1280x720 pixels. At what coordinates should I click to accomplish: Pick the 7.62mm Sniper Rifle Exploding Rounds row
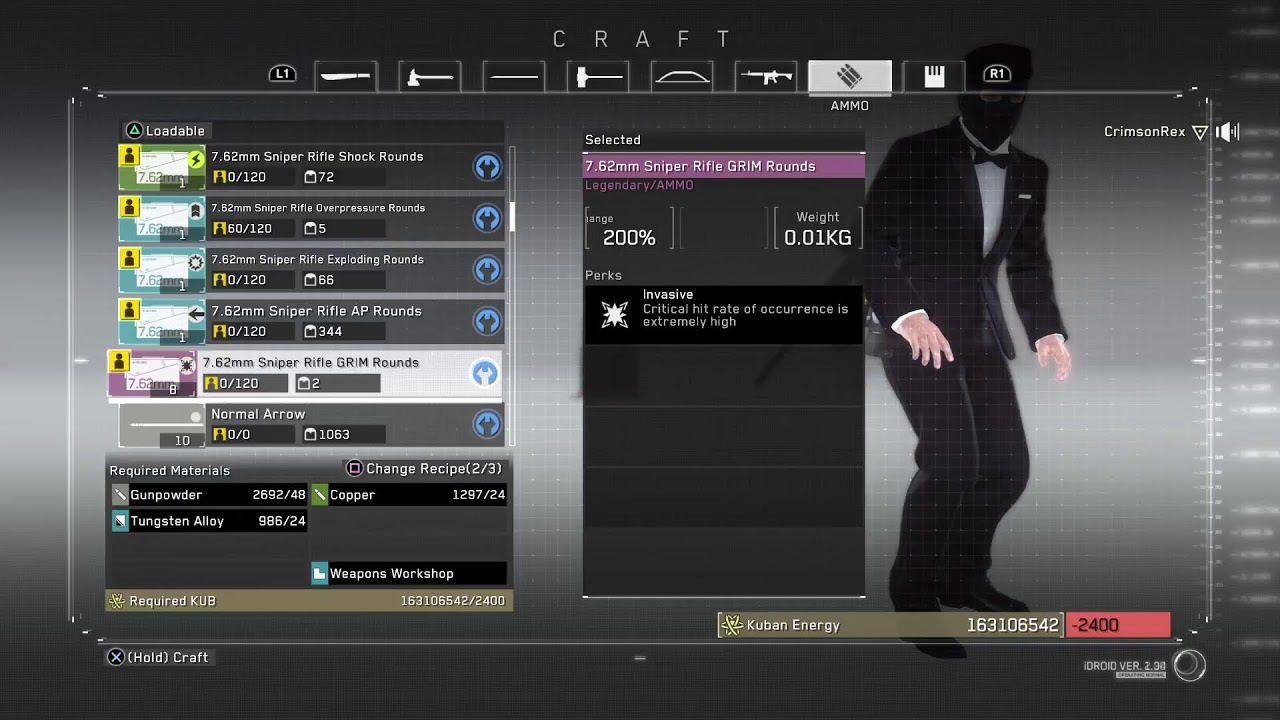click(317, 260)
